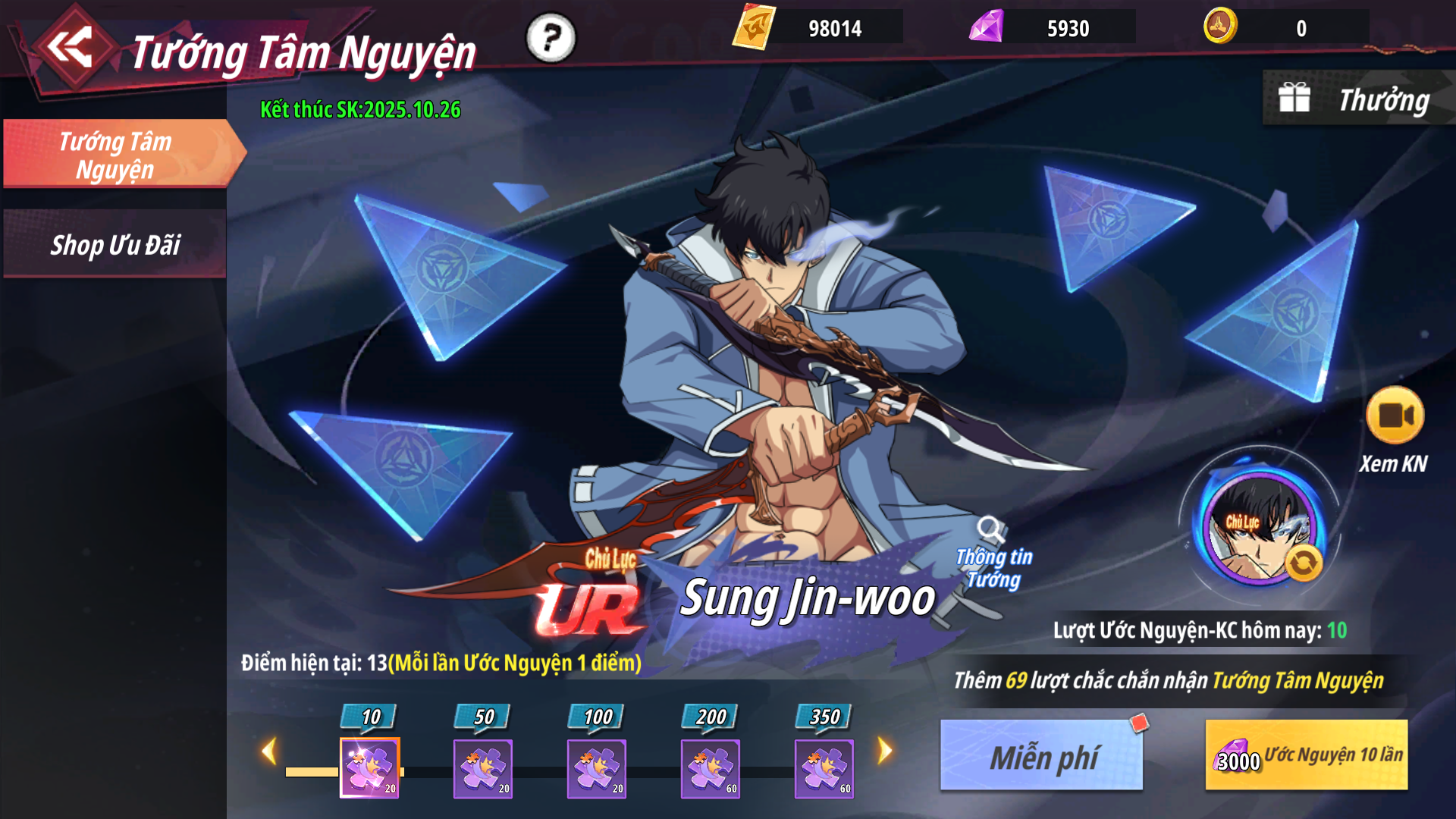The image size is (1456, 819).
Task: Tap the golden ticket currency counter
Action: coord(817,28)
